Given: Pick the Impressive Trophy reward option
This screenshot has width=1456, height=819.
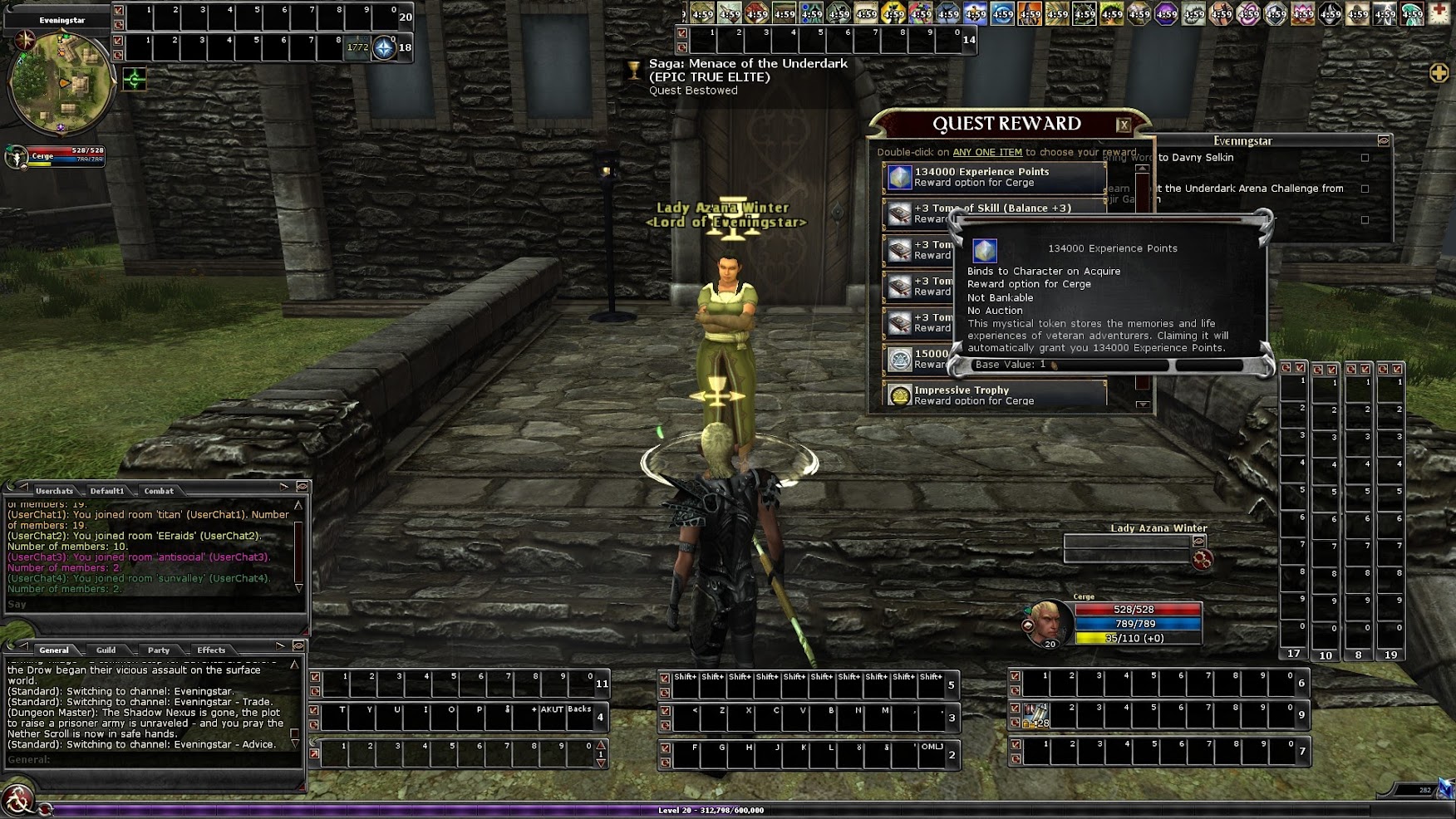Looking at the screenshot, I should coord(993,395).
